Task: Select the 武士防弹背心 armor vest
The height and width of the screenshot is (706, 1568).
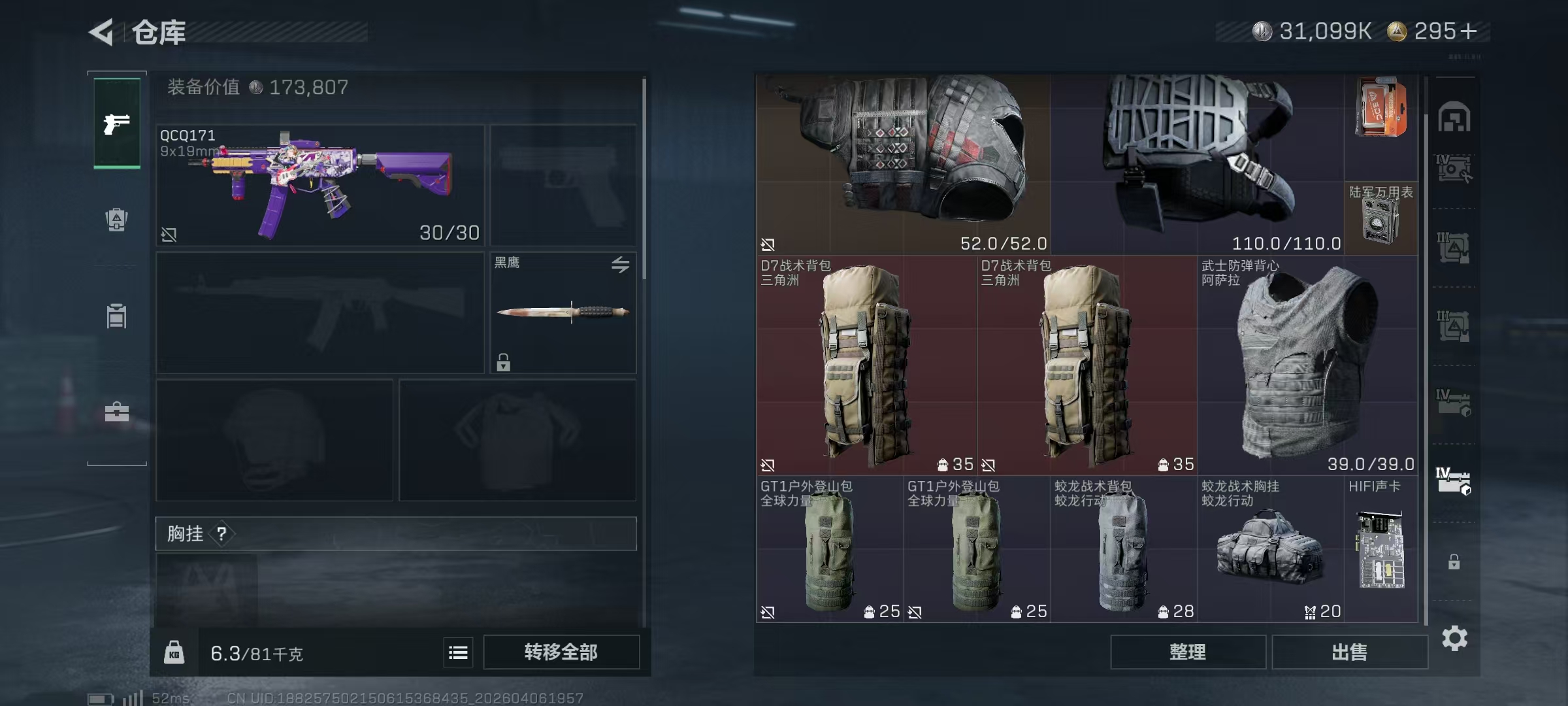Action: 1307,365
